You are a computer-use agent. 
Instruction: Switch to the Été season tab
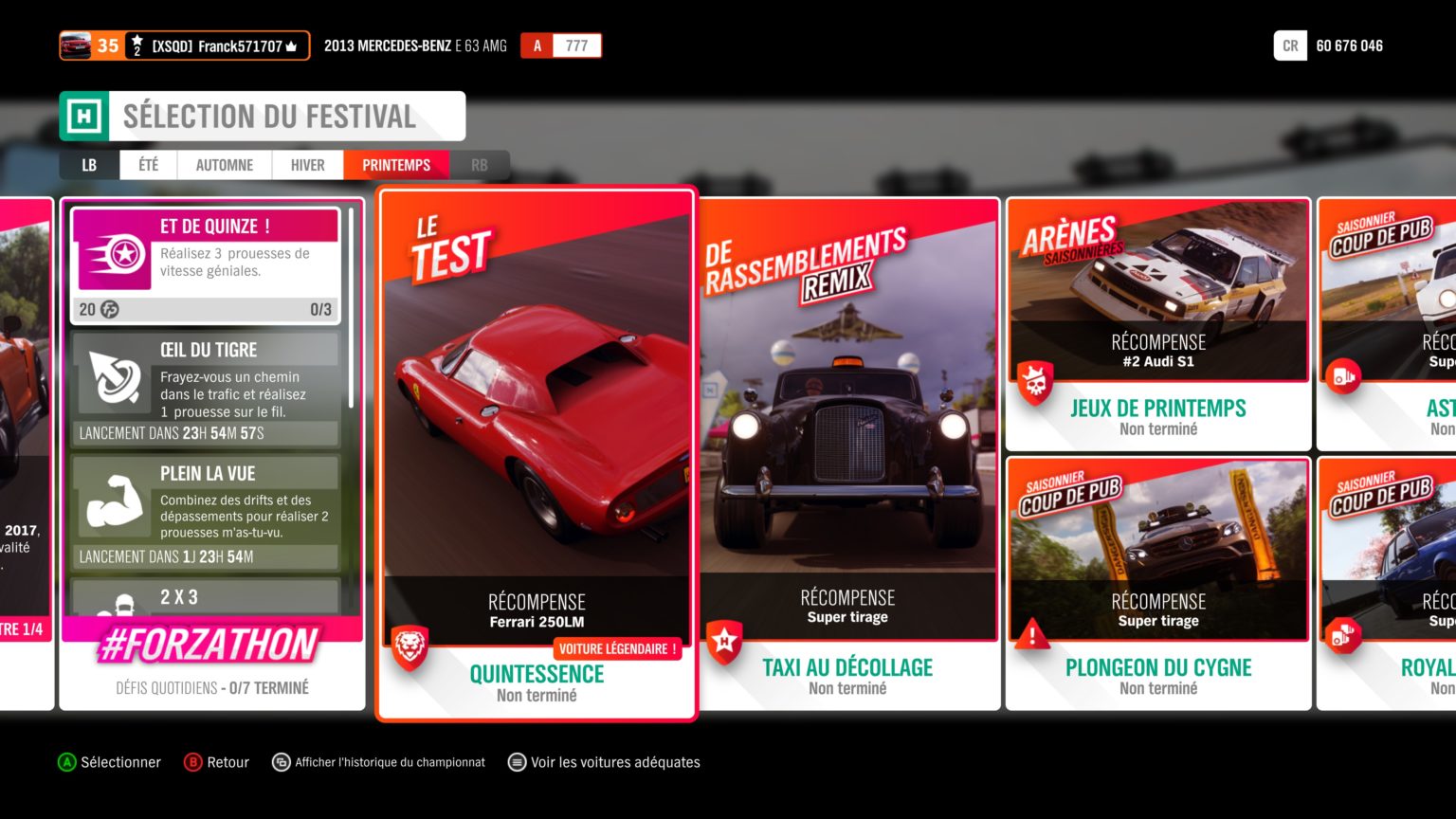click(148, 165)
